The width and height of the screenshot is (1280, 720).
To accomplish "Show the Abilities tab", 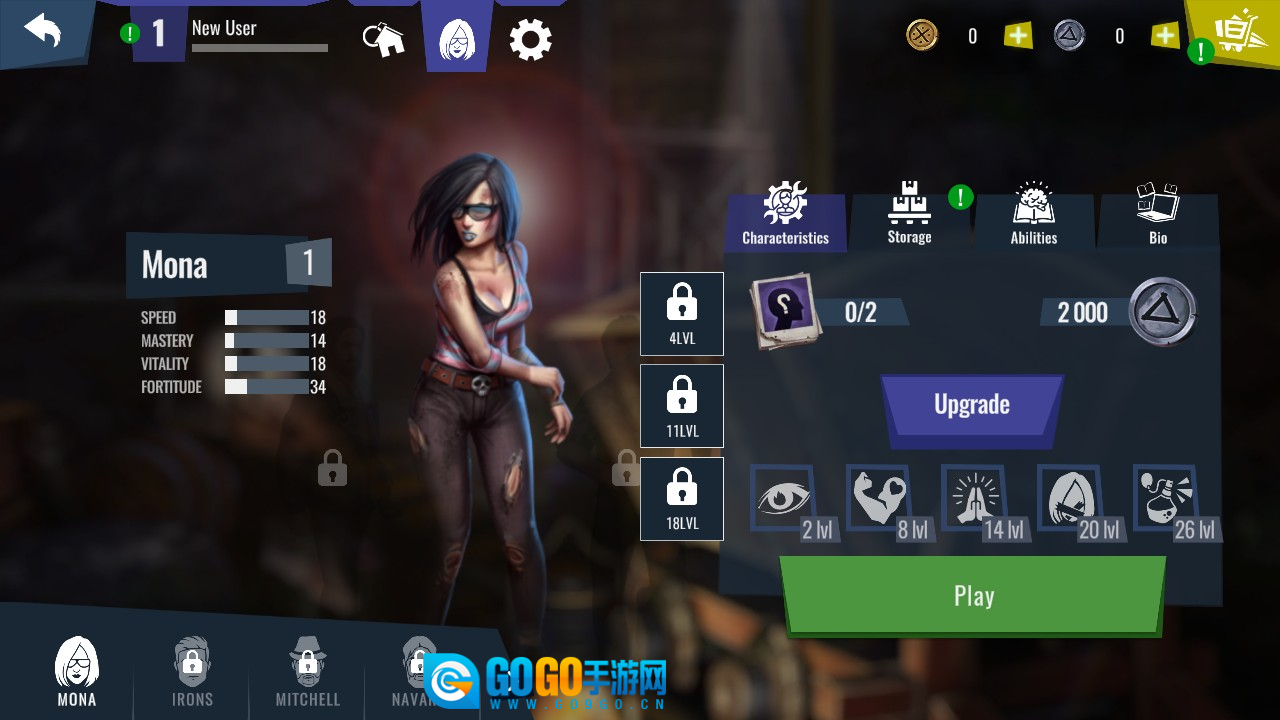I will [1033, 216].
